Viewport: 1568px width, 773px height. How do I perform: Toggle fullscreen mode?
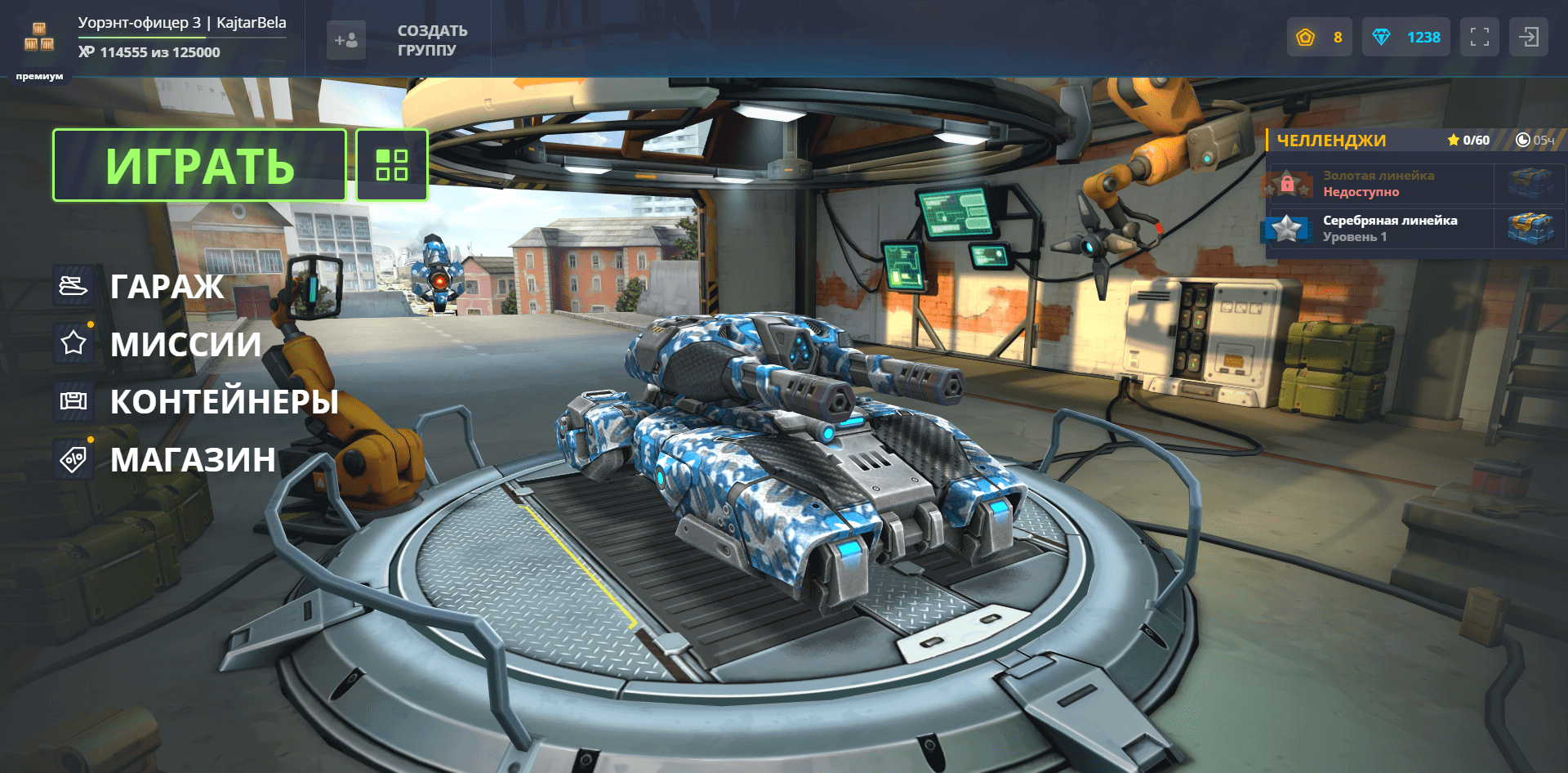click(1479, 38)
